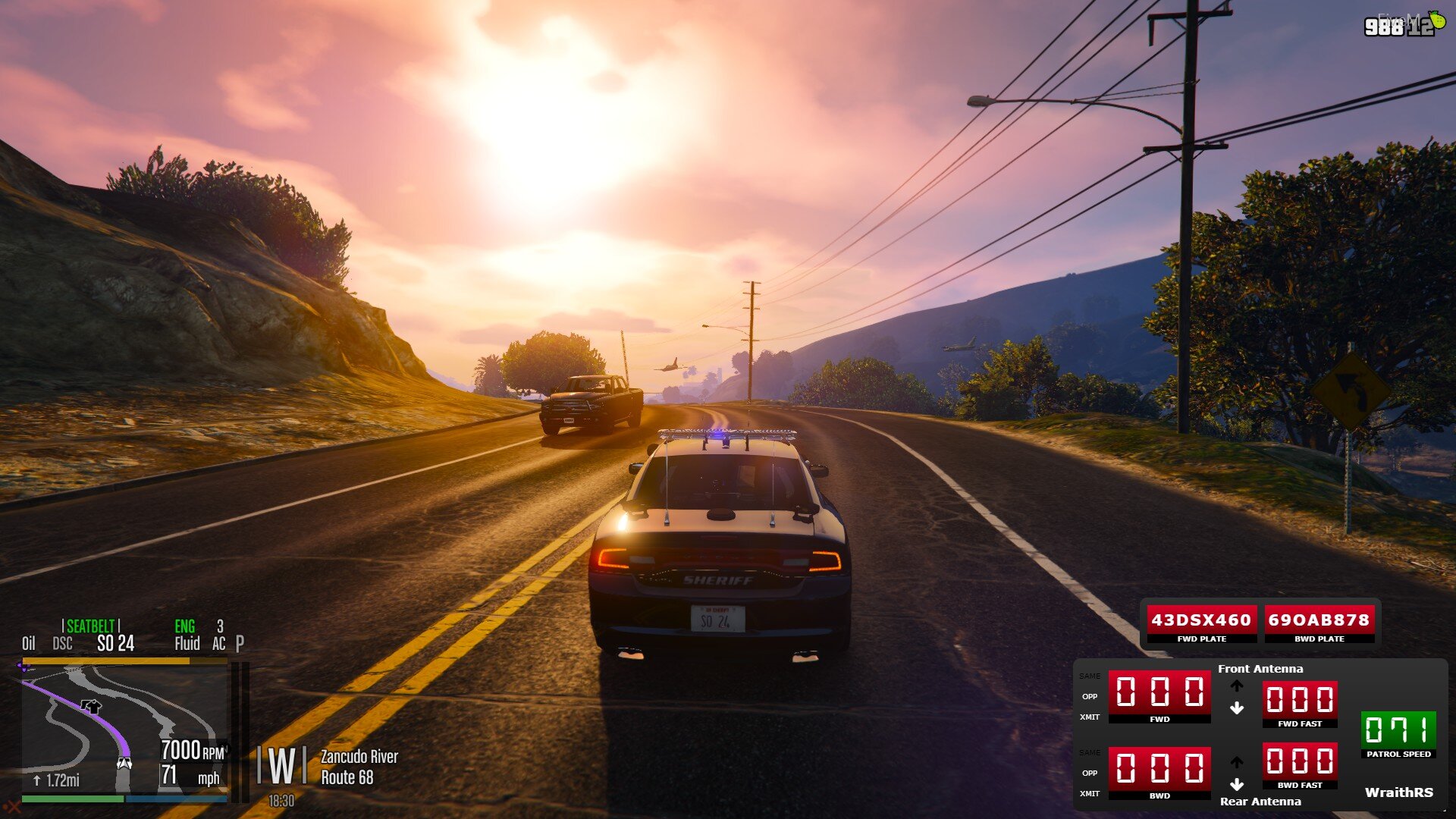Switch rear antenna to OPP mode
The width and height of the screenshot is (1456, 819).
[1090, 773]
